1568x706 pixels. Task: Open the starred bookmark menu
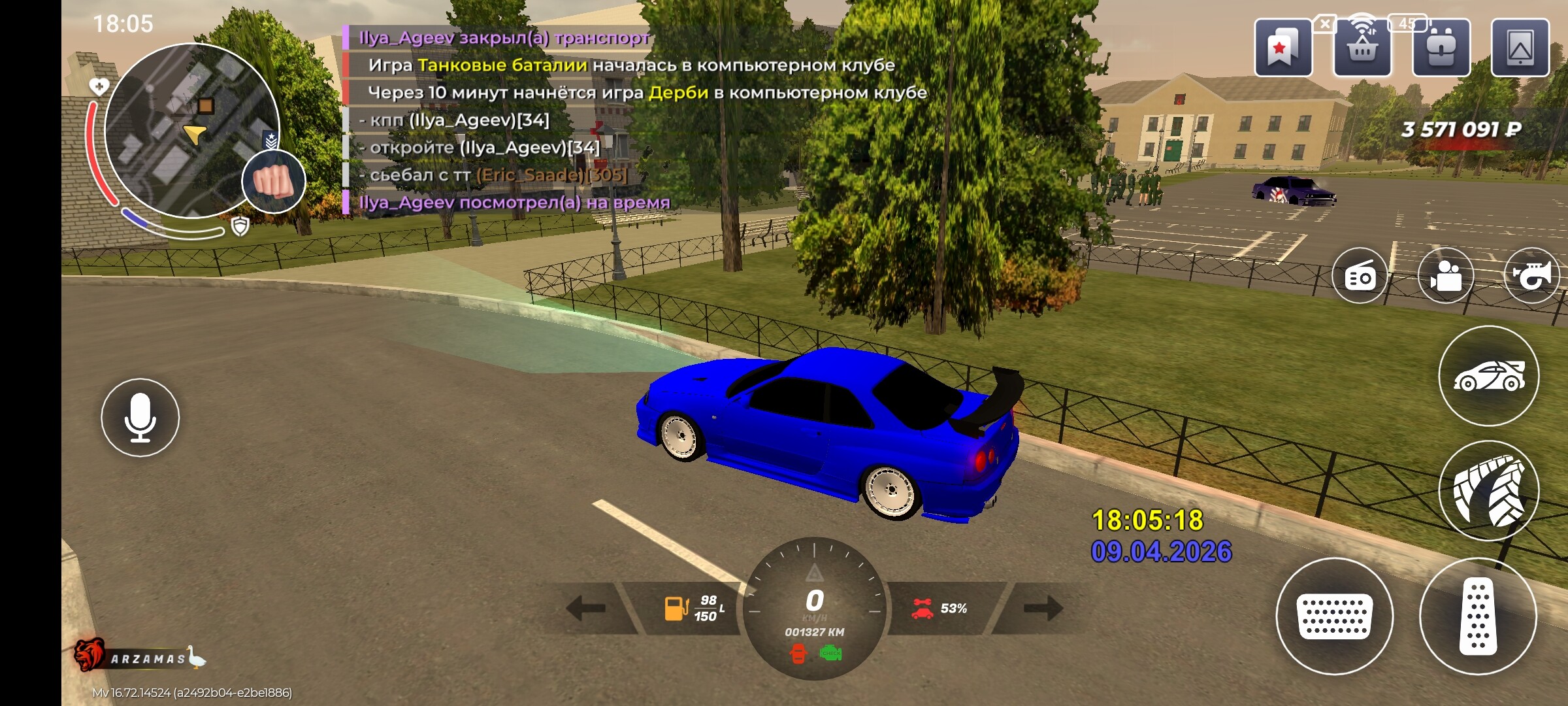[1282, 48]
